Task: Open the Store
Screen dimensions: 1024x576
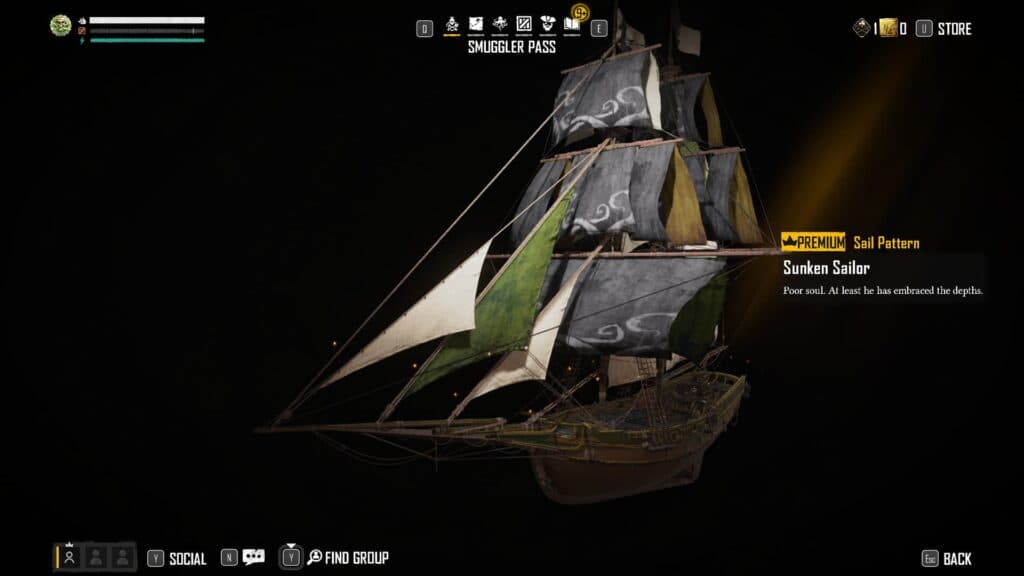Action: [x=954, y=29]
